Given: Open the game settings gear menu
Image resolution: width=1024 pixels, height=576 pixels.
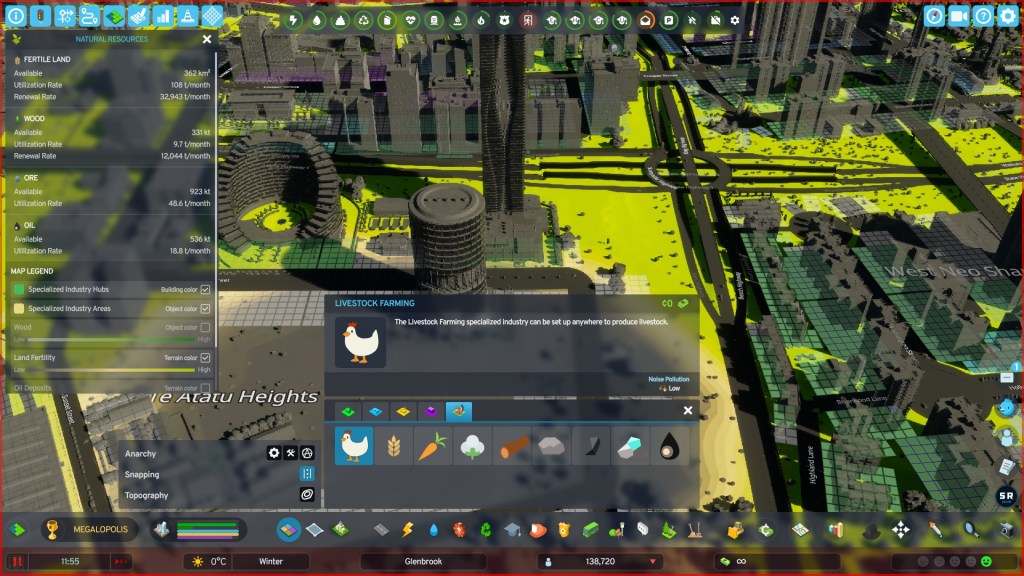Looking at the screenshot, I should (x=1007, y=16).
